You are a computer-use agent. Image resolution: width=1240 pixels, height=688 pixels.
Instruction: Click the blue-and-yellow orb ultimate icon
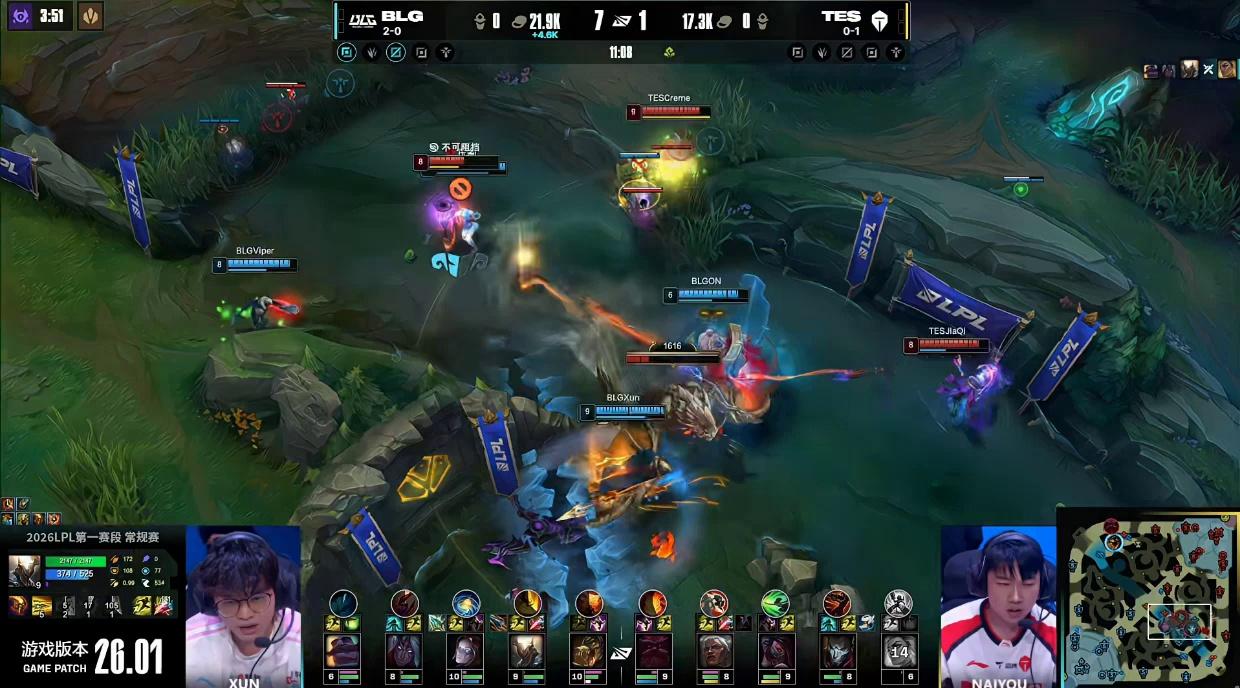[x=466, y=603]
